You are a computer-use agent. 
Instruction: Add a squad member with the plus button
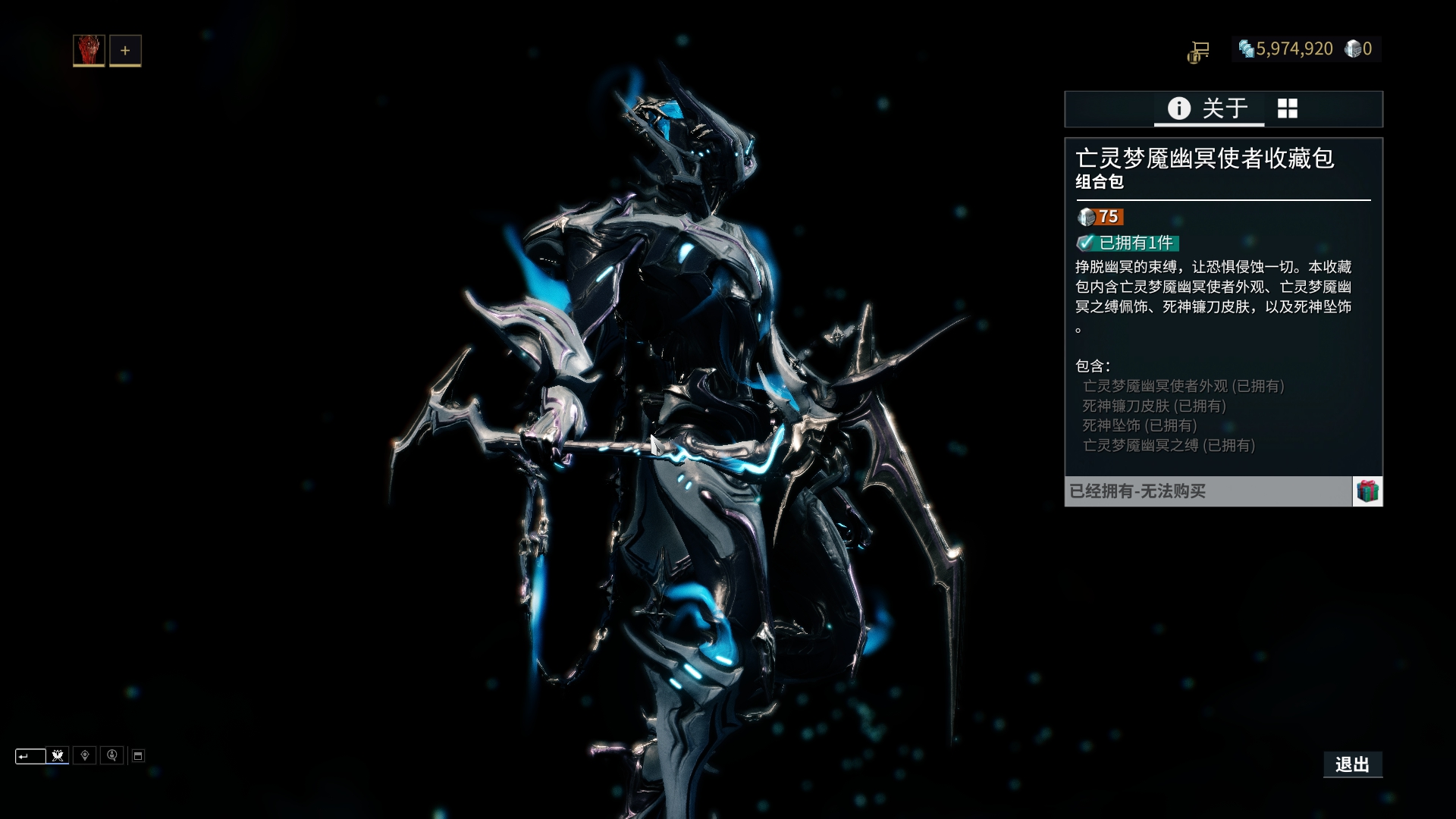click(125, 51)
